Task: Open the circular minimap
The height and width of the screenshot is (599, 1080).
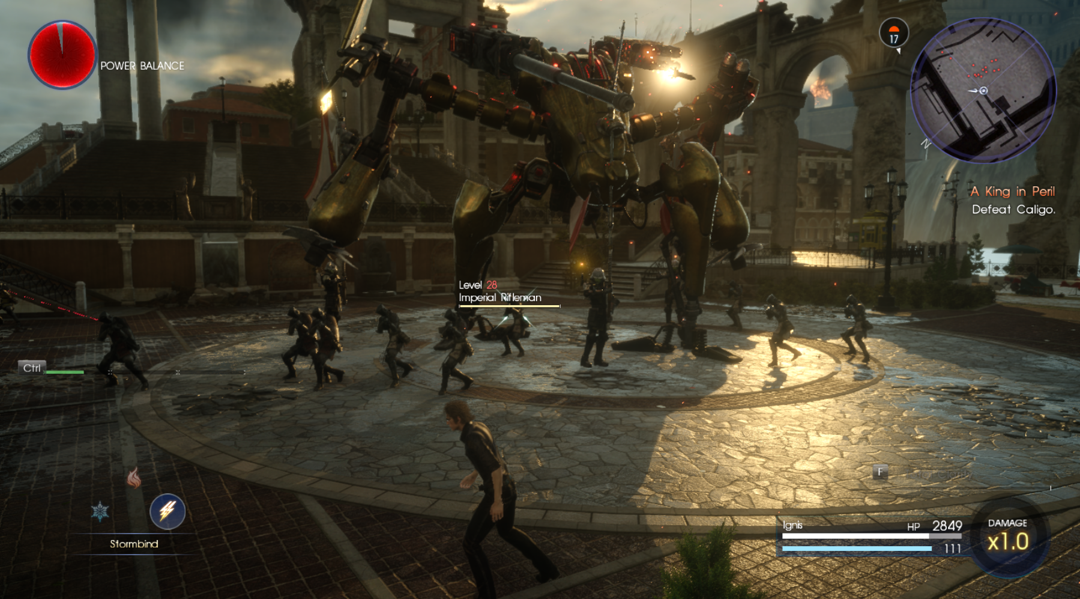Action: 982,90
